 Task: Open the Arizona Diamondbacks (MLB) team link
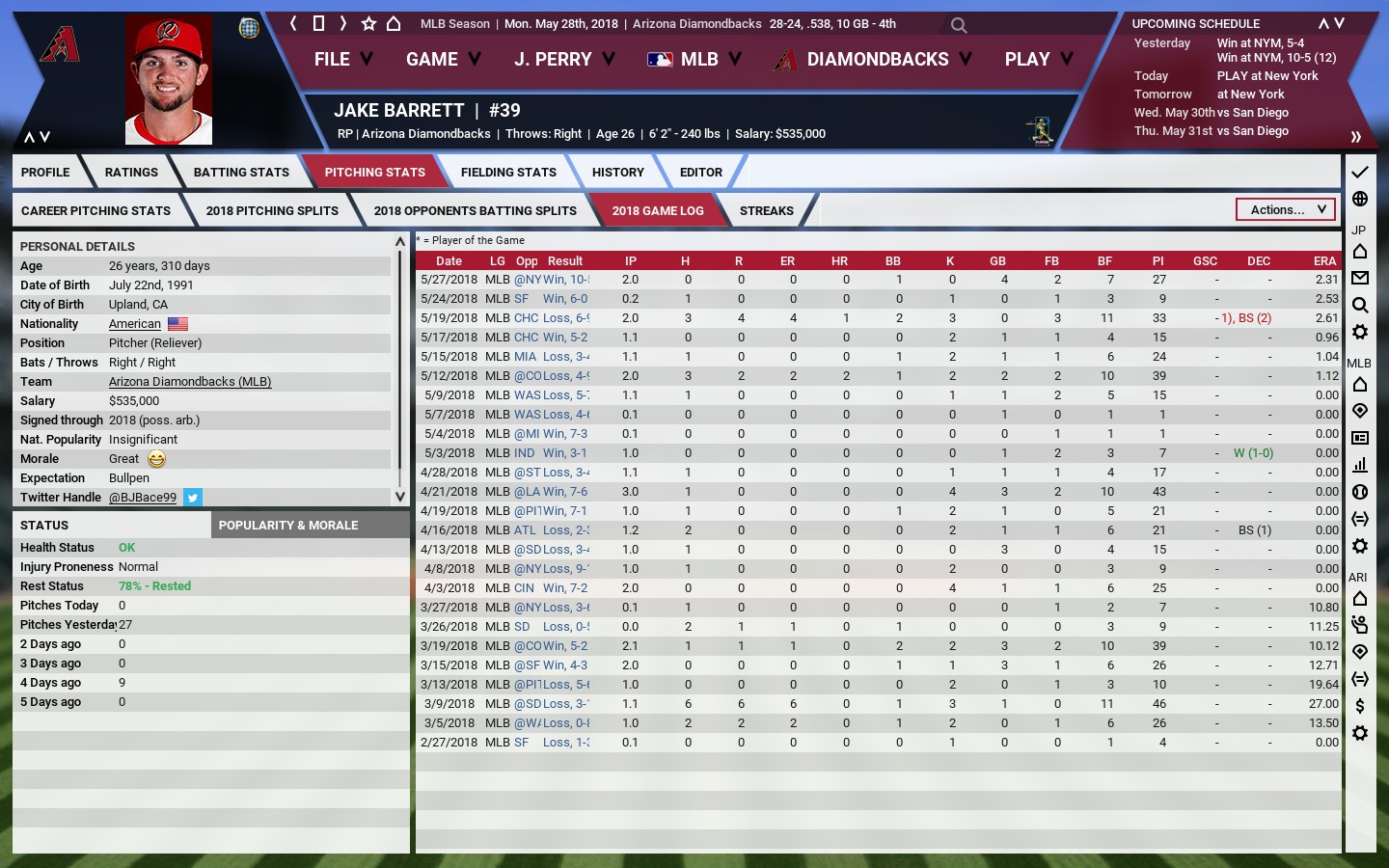(190, 382)
